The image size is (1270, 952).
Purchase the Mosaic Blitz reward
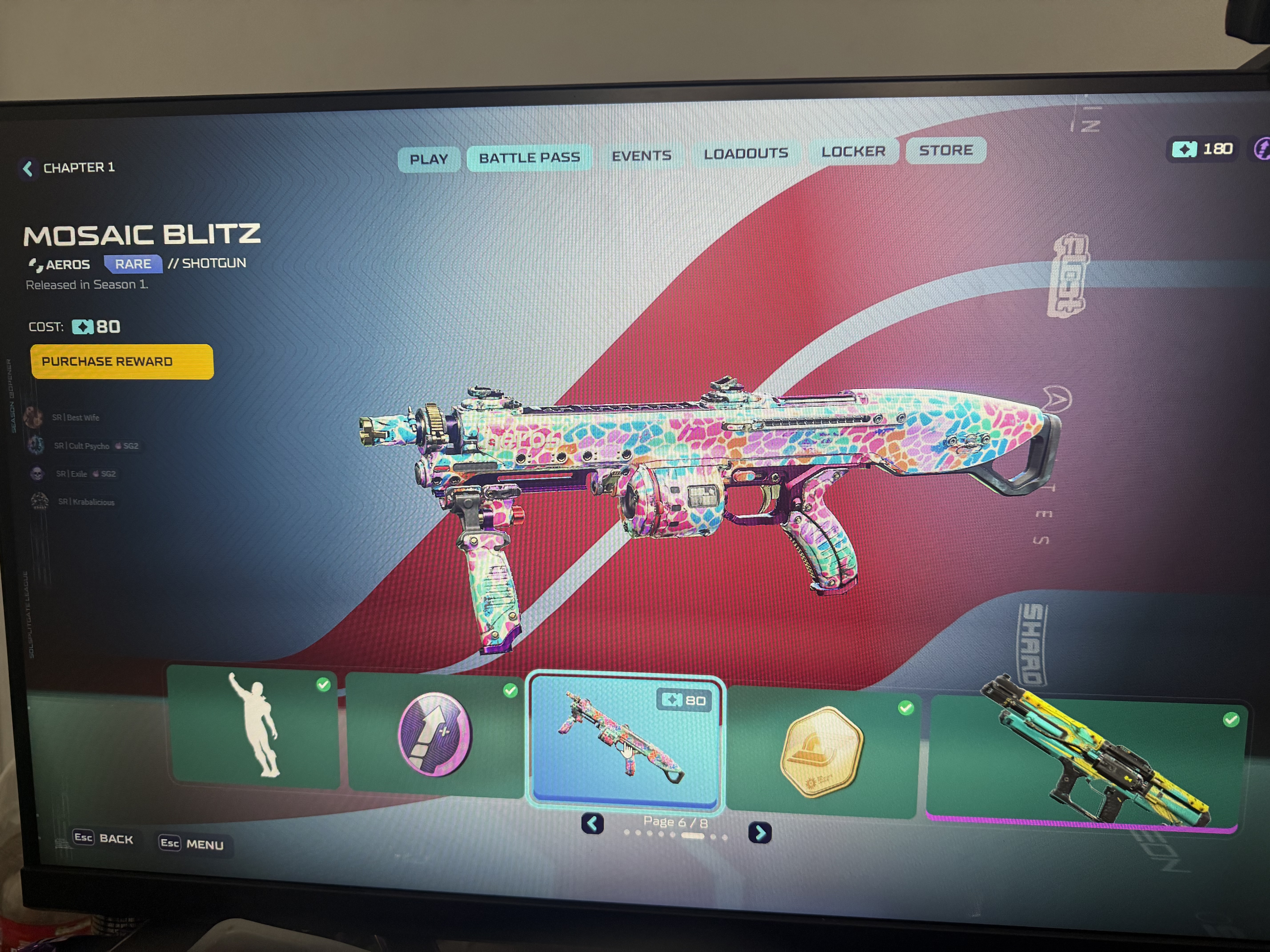tap(122, 362)
